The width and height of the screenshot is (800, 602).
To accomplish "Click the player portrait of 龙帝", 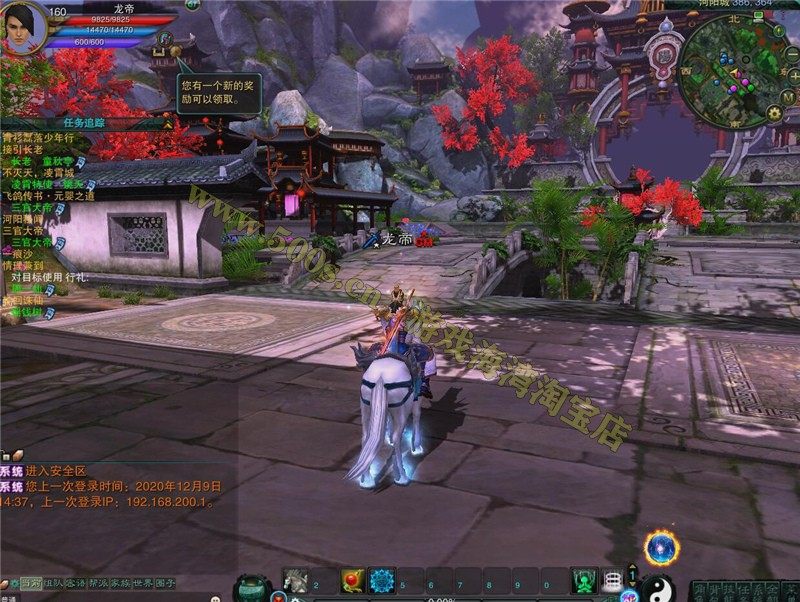I will 22,26.
